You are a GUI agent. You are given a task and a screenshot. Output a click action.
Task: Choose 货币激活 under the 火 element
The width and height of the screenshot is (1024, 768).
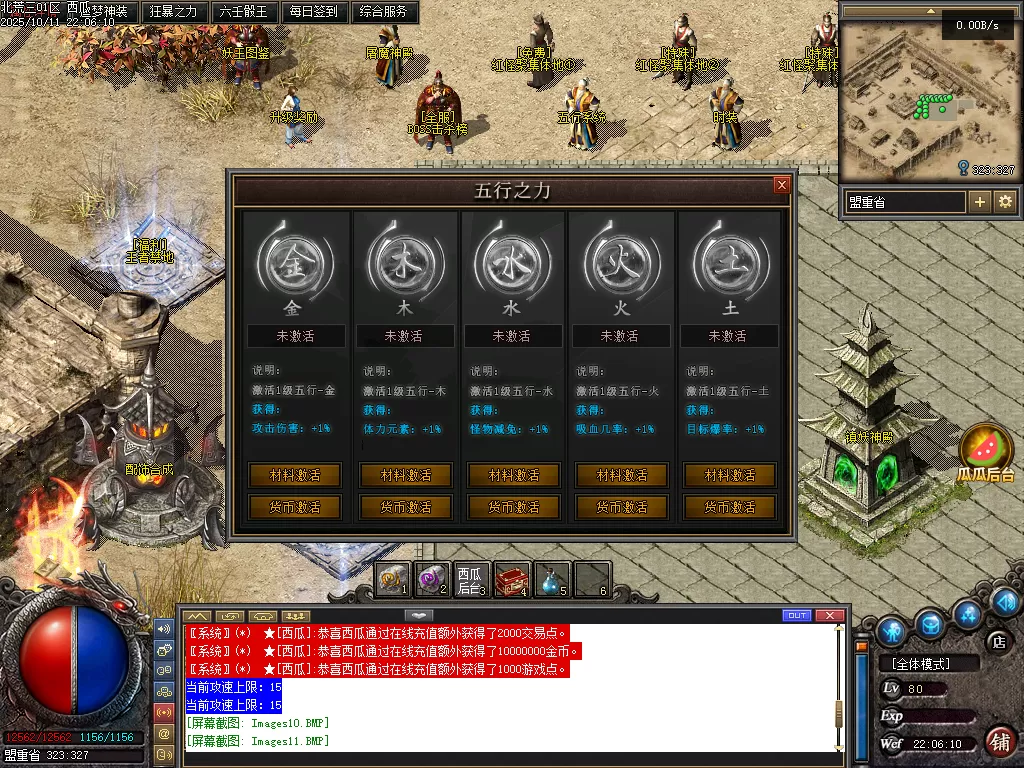click(622, 507)
